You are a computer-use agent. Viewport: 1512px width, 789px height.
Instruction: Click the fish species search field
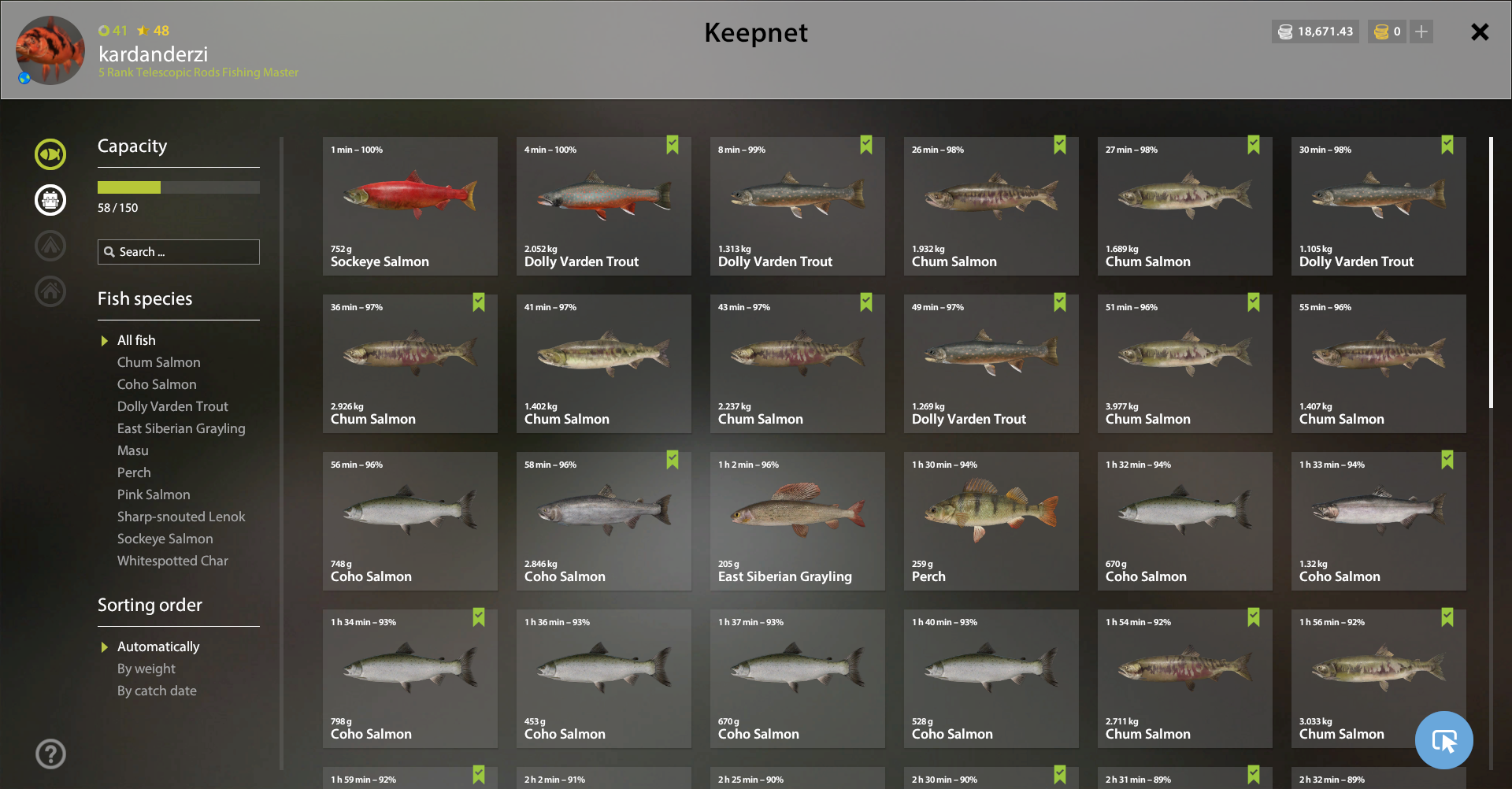click(x=179, y=252)
